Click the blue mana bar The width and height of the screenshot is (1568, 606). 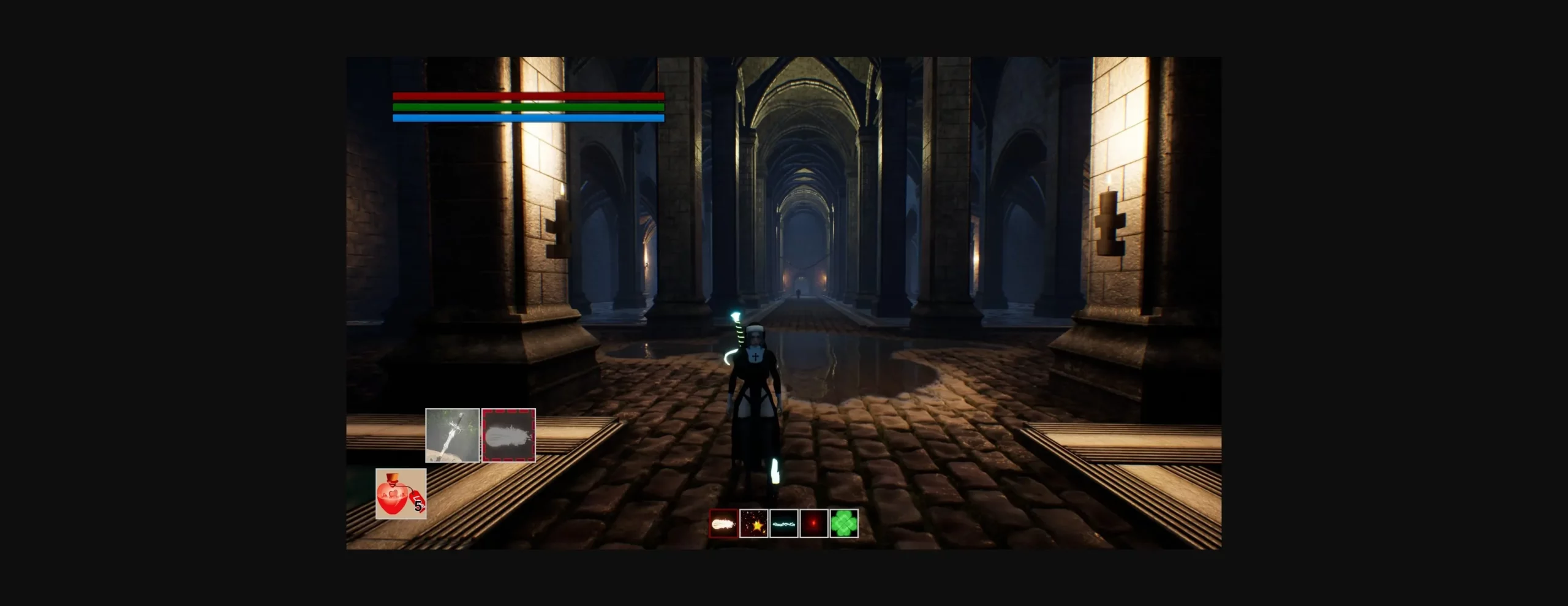[x=528, y=118]
